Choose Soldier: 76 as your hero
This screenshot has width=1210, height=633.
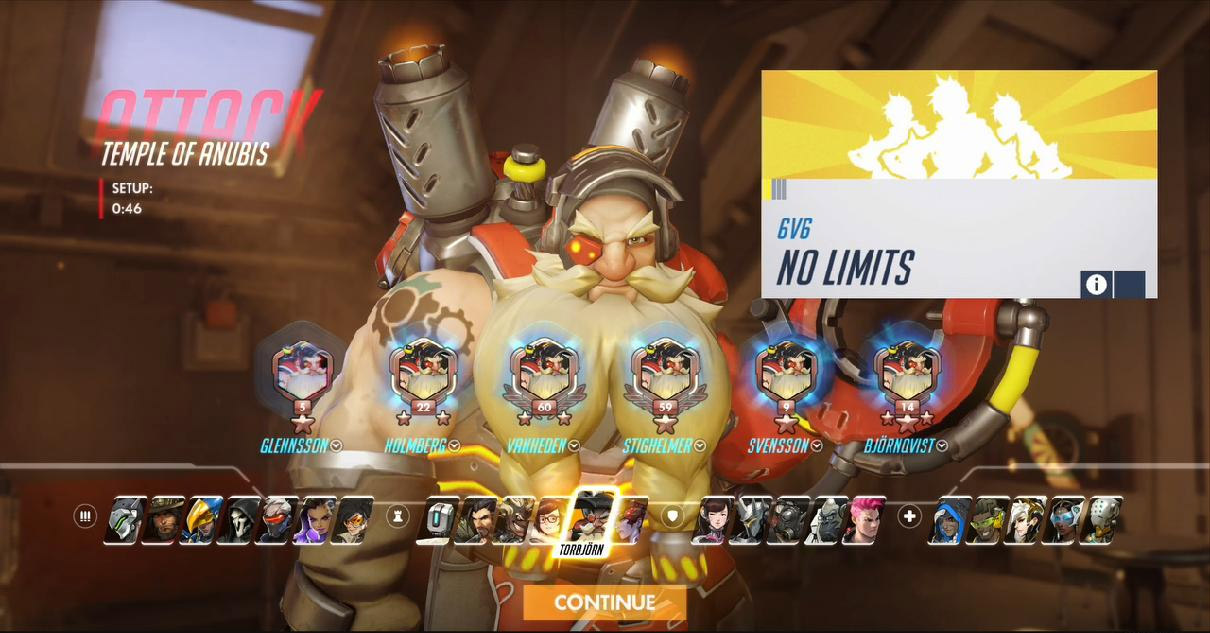[276, 519]
